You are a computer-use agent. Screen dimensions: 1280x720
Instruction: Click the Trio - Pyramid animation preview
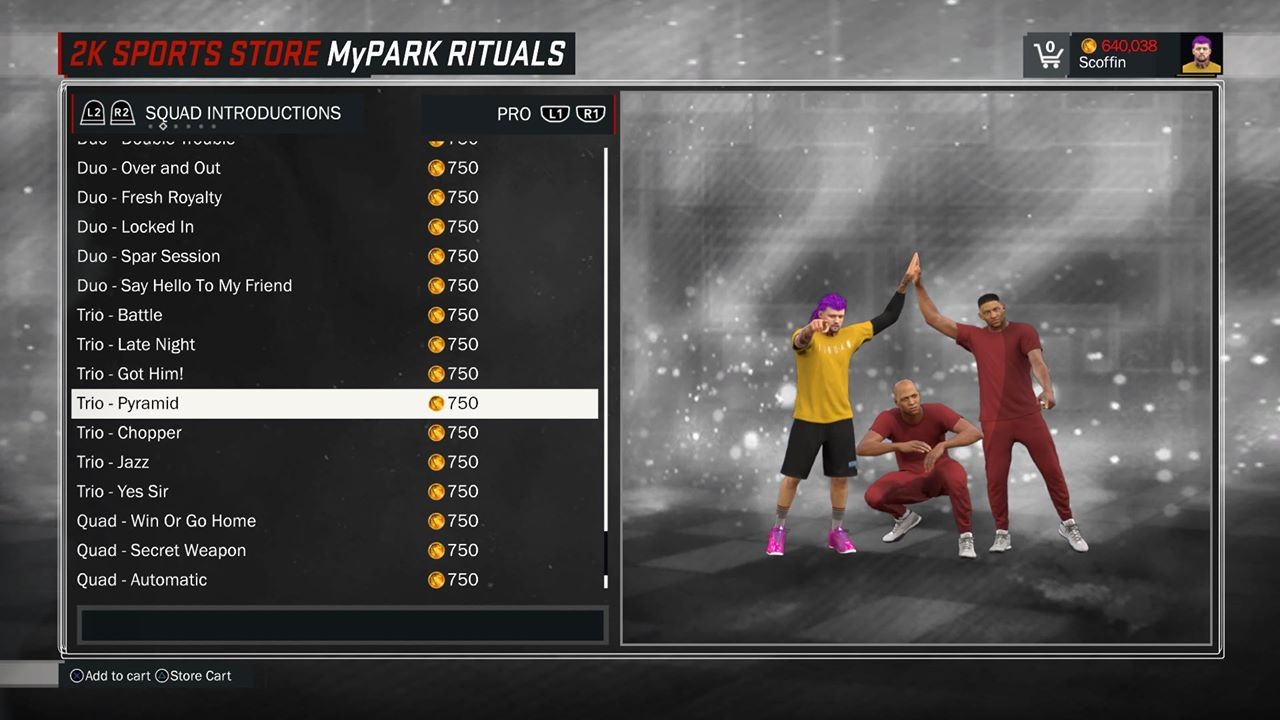pyautogui.click(x=916, y=367)
